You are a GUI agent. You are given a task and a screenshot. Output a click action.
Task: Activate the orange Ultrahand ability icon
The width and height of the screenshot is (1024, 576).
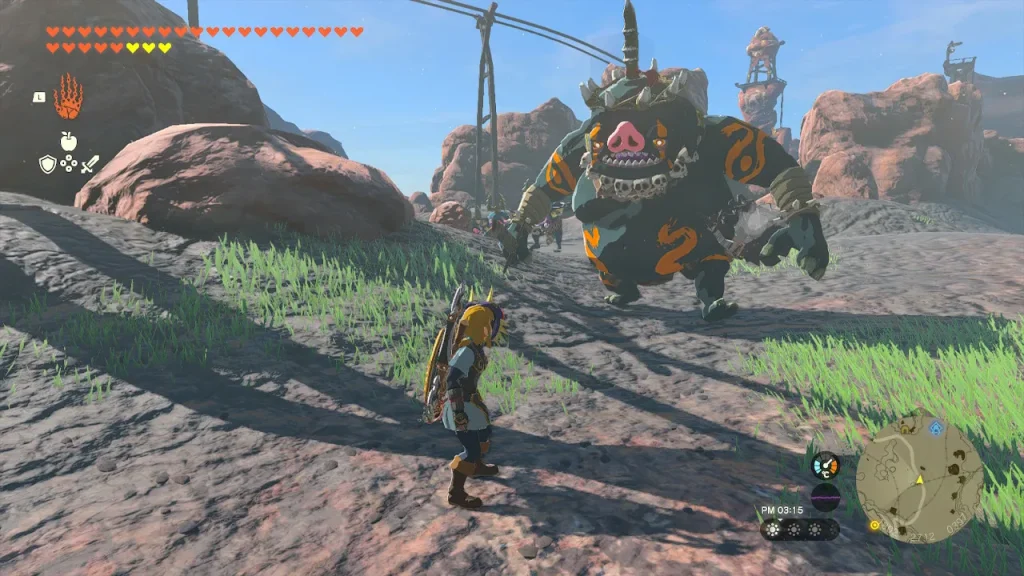[68, 97]
